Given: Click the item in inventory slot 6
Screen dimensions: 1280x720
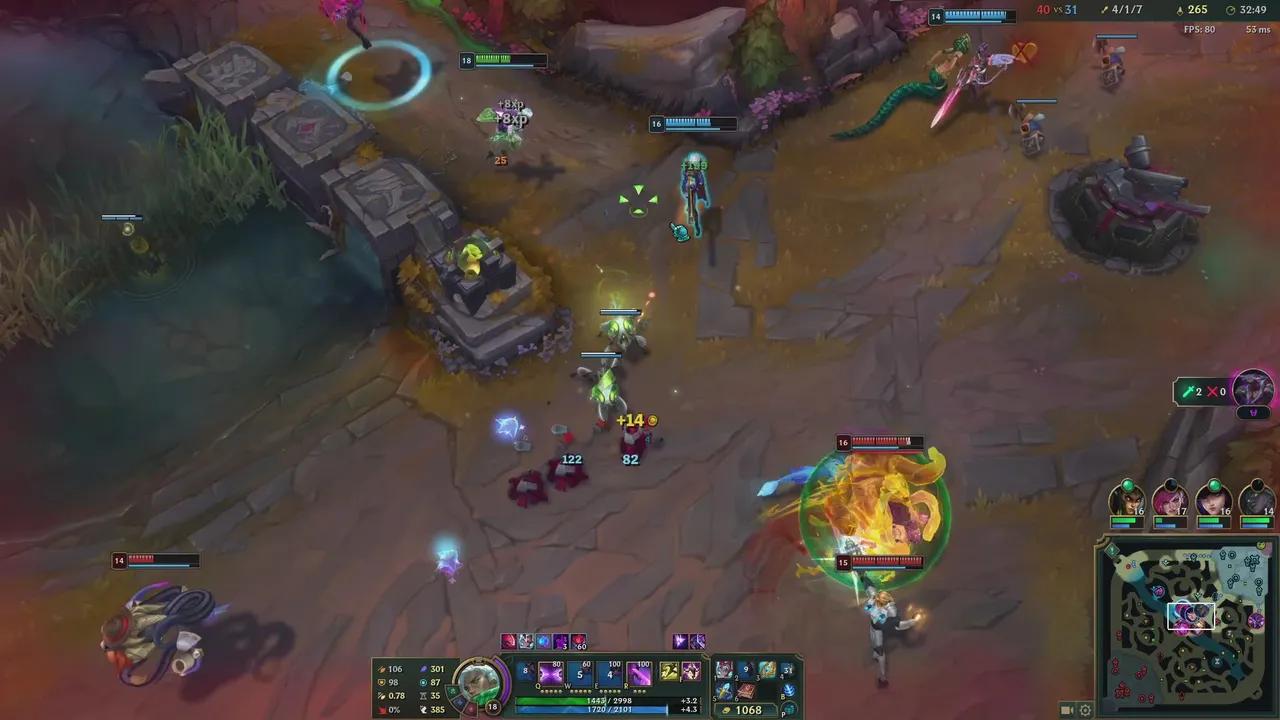Looking at the screenshot, I should tap(746, 692).
